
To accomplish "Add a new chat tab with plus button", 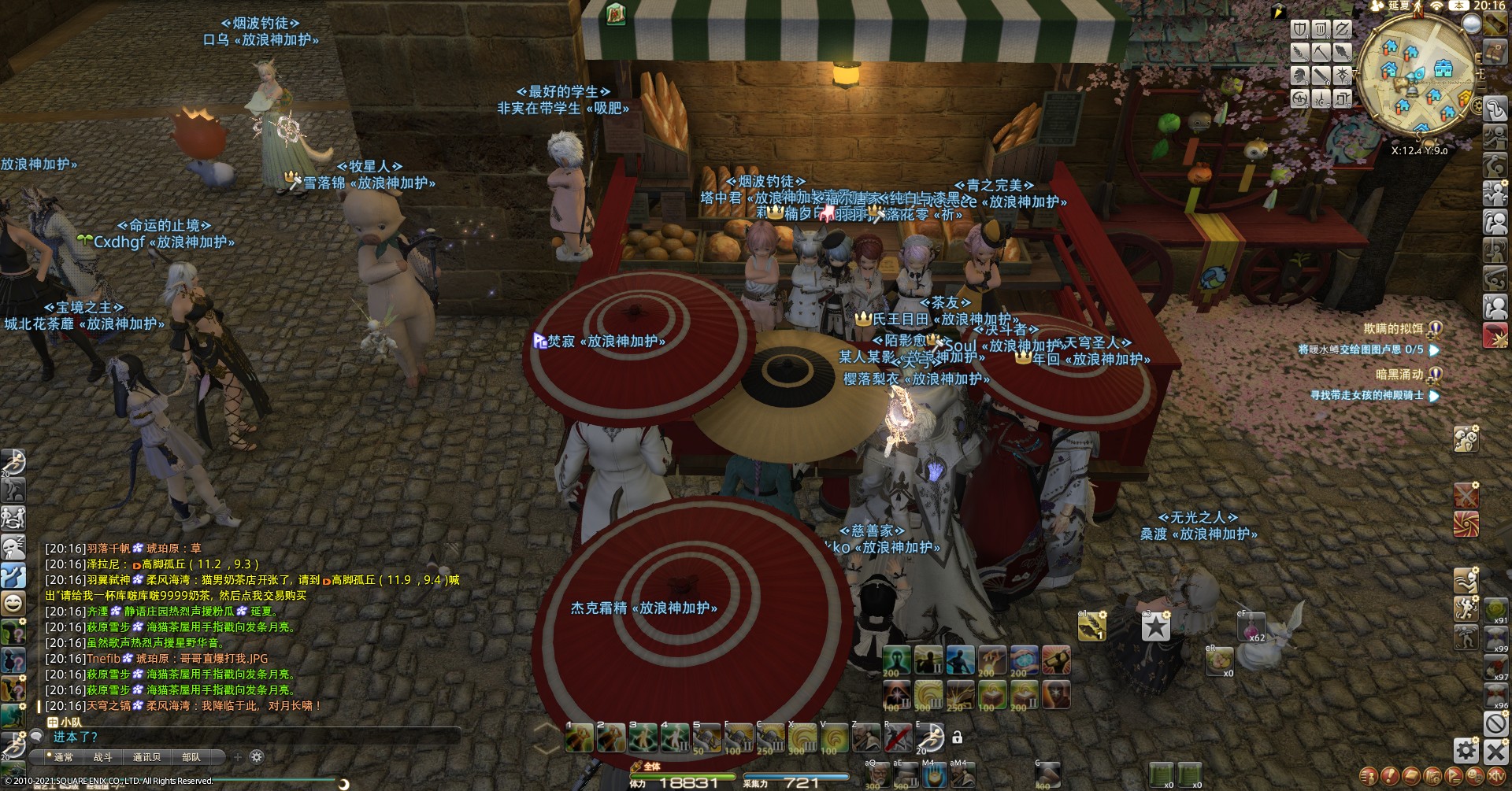I will tap(238, 757).
